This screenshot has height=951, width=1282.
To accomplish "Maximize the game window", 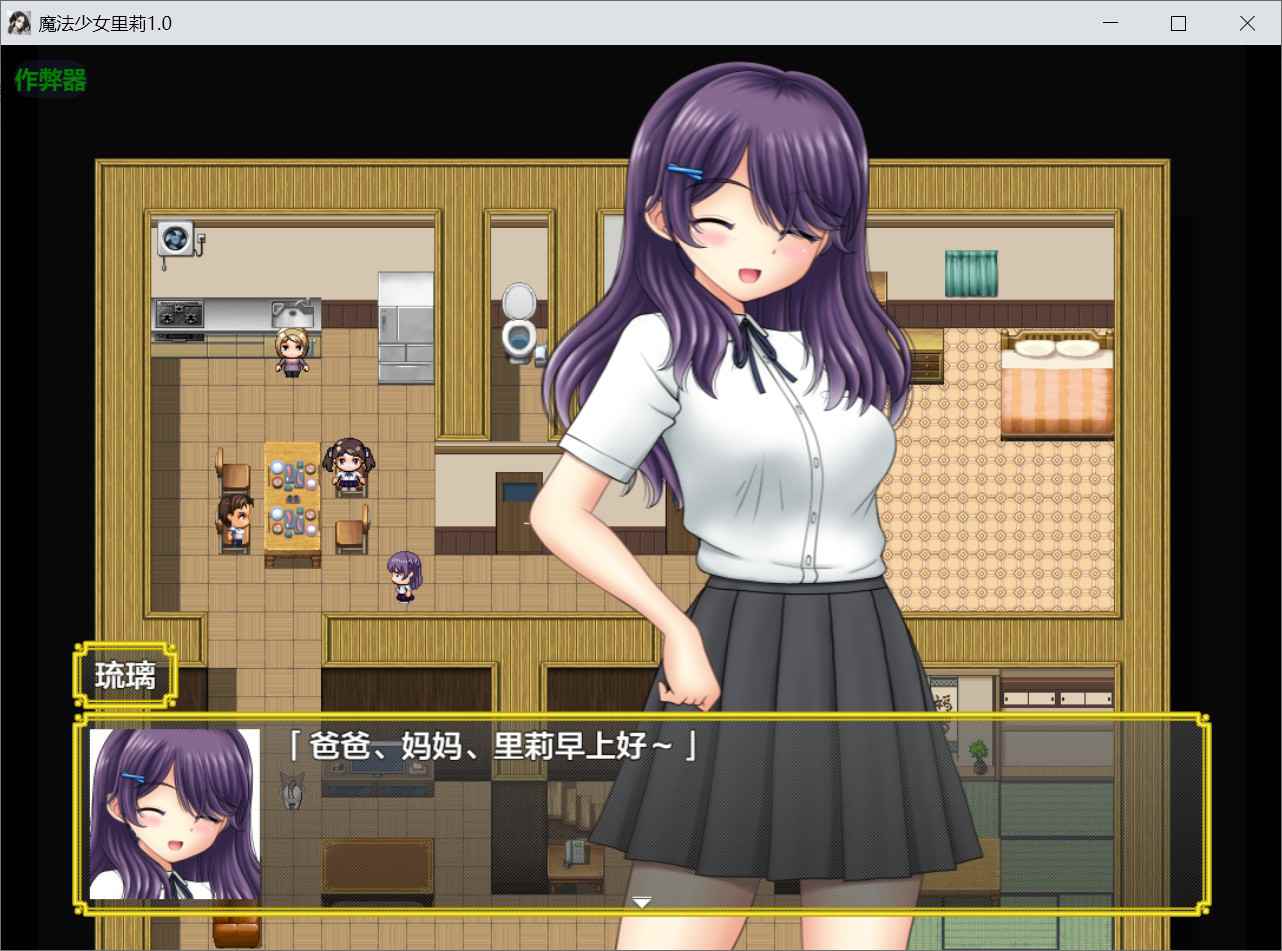I will click(x=1178, y=24).
